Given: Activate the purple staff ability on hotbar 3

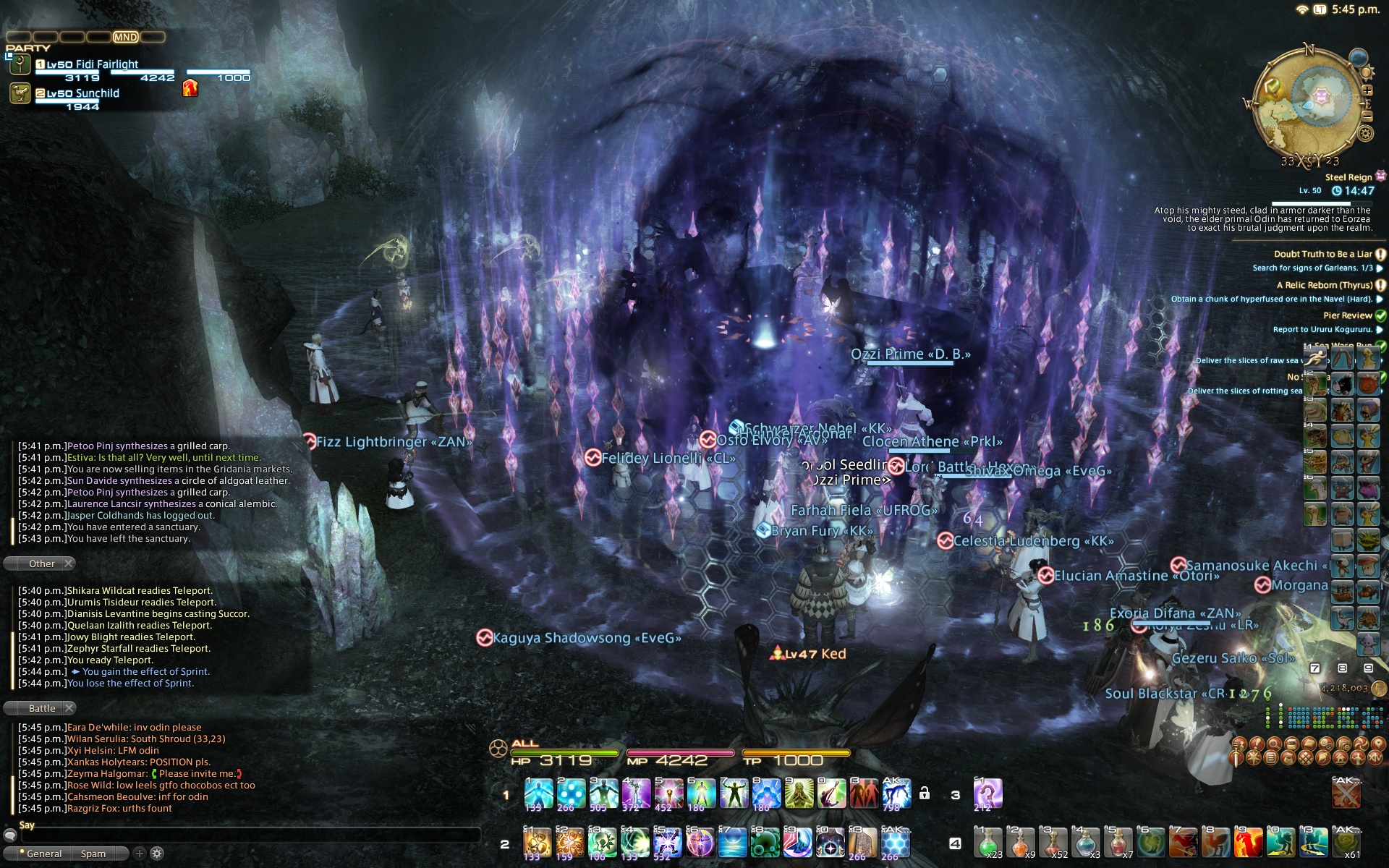Looking at the screenshot, I should (x=987, y=793).
